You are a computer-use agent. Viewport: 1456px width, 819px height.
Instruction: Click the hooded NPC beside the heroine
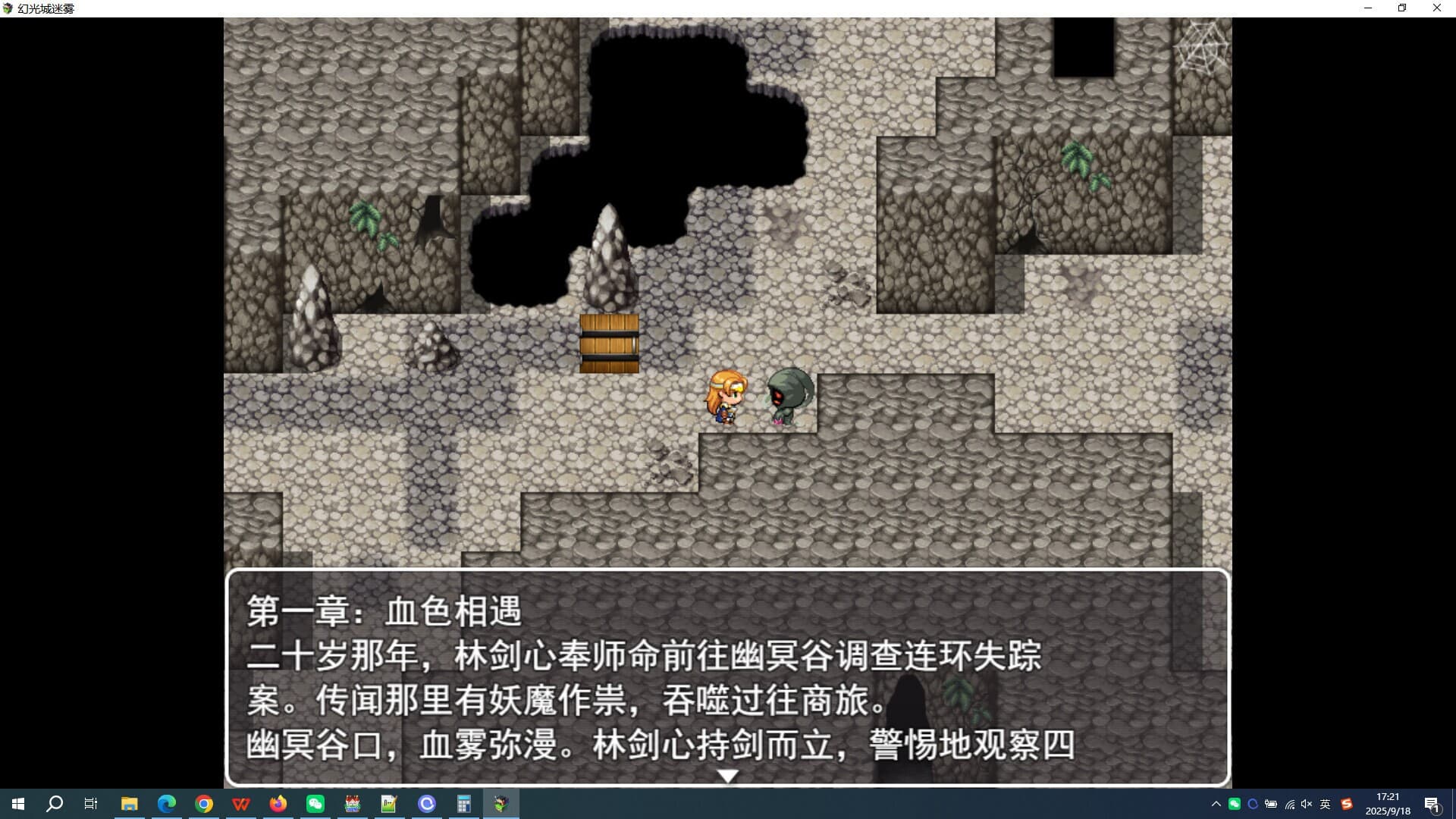[x=789, y=394]
